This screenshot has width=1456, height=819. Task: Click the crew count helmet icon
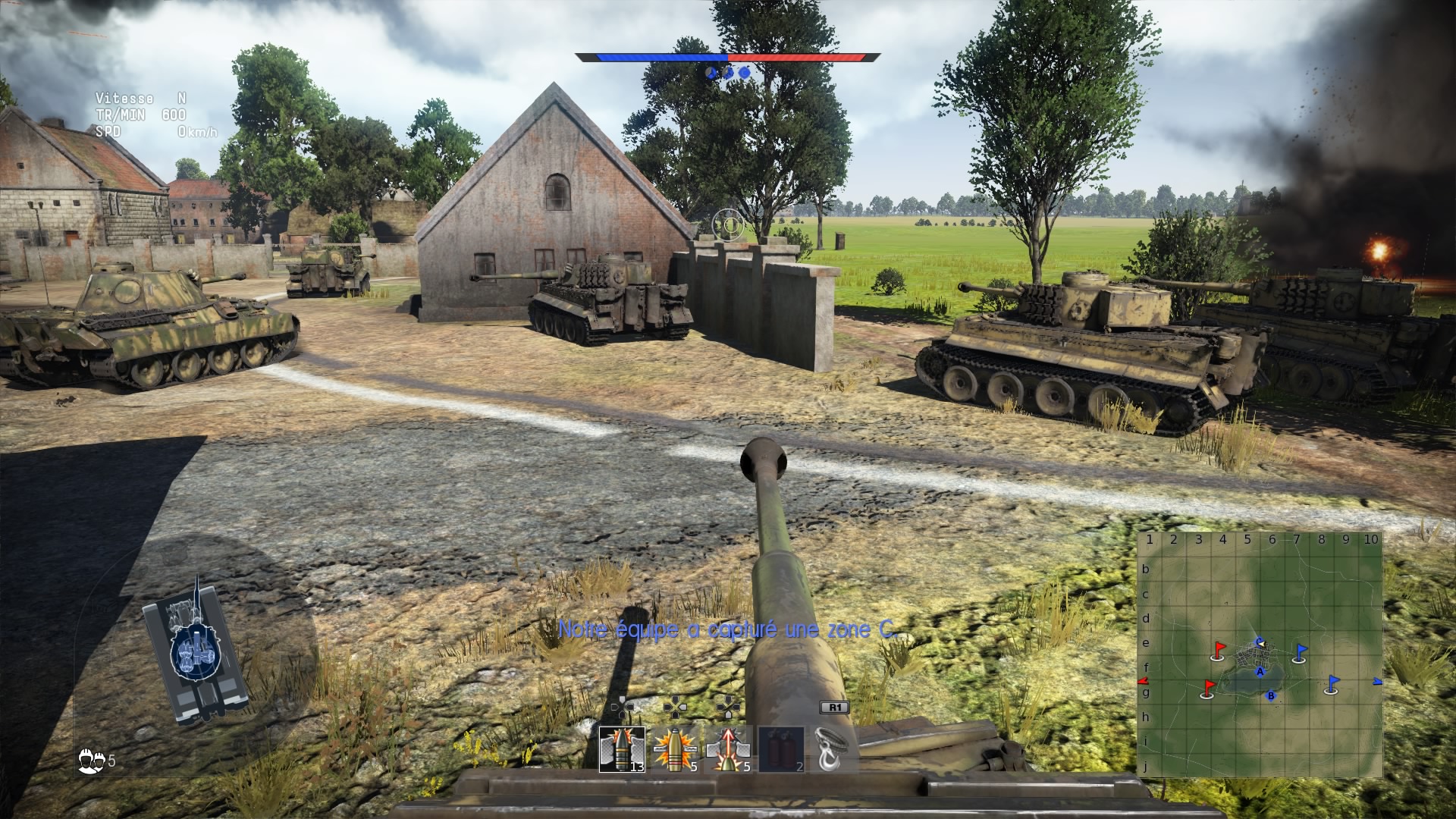click(x=89, y=761)
